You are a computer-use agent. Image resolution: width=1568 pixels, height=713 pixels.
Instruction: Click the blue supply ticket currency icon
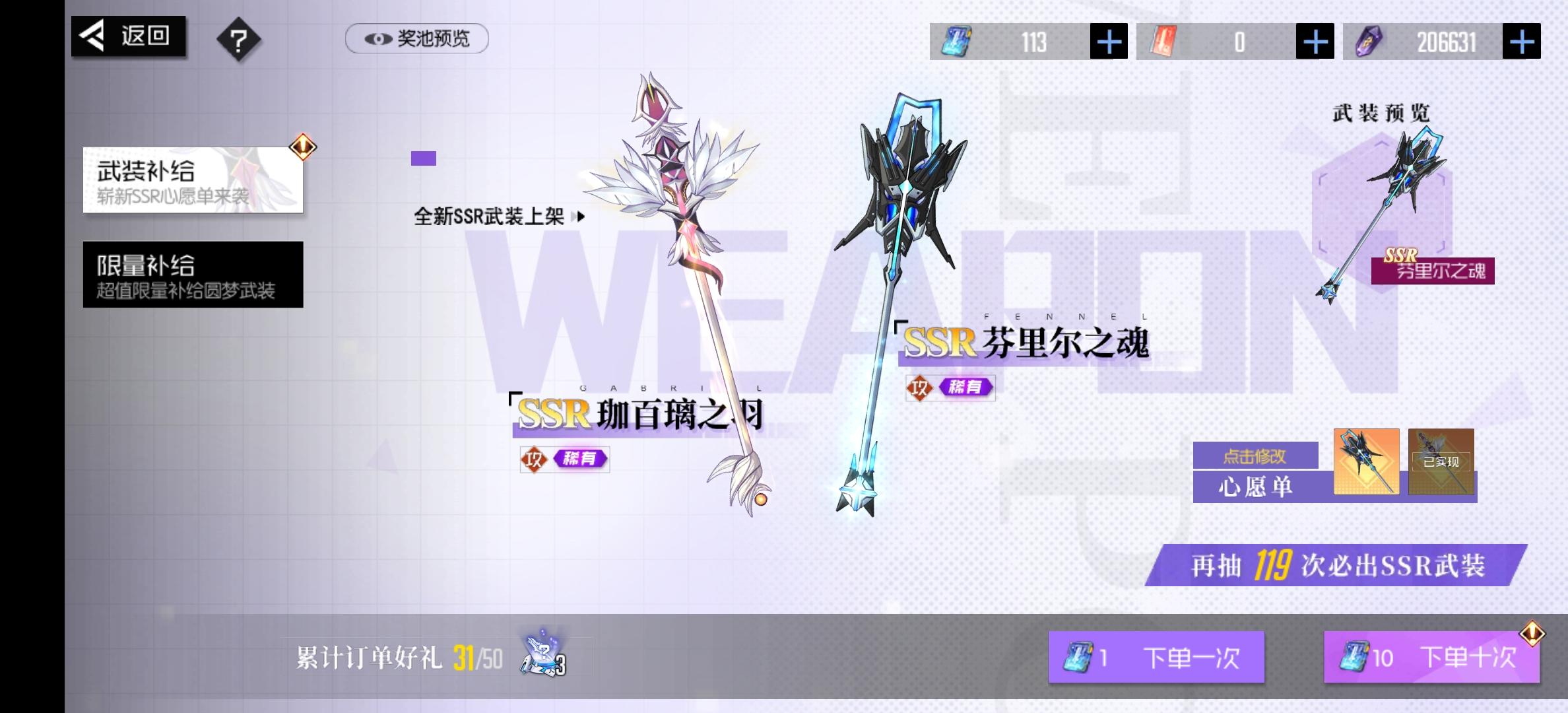(x=956, y=41)
